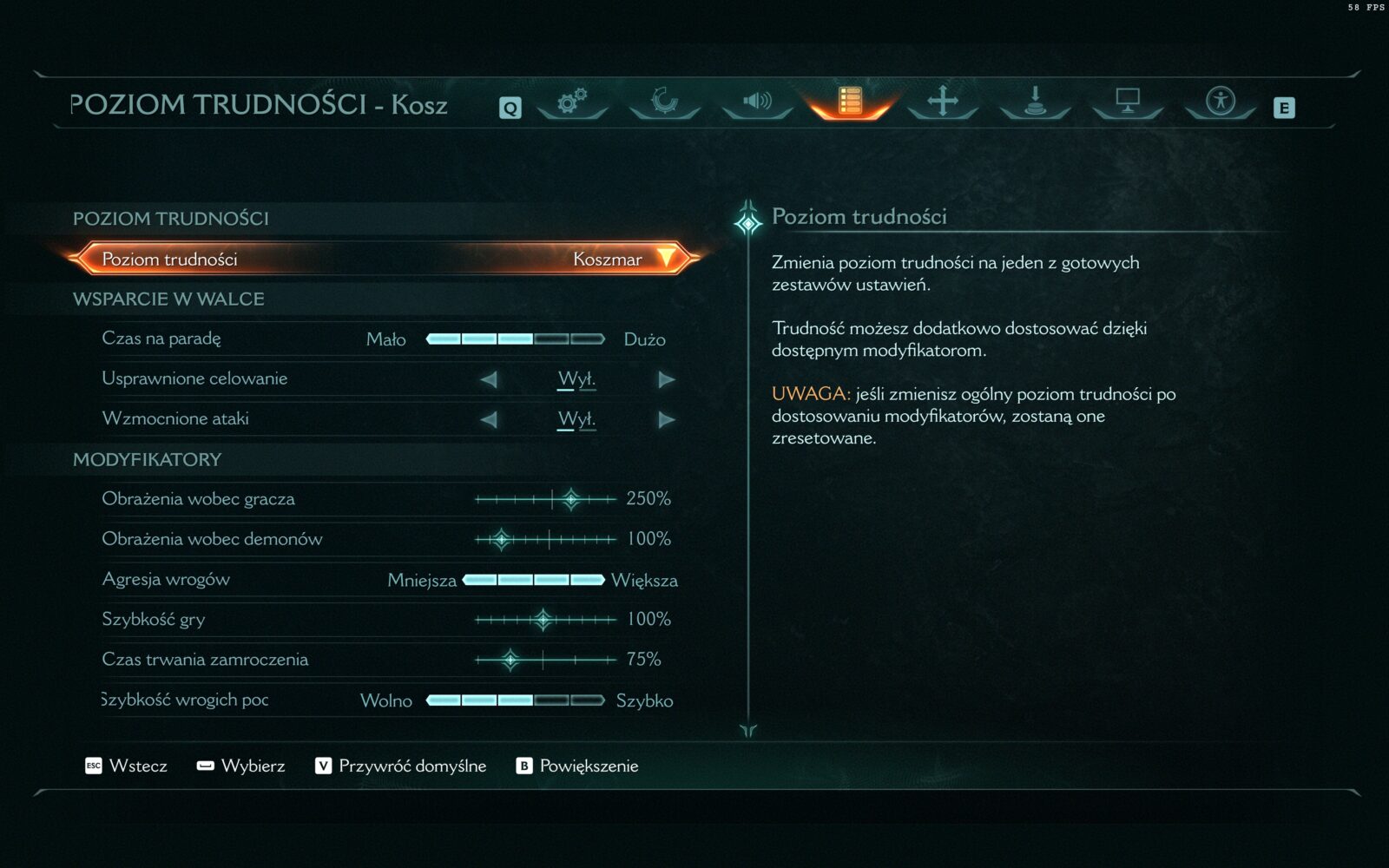Change the enemy projectile speed slider

click(x=515, y=700)
